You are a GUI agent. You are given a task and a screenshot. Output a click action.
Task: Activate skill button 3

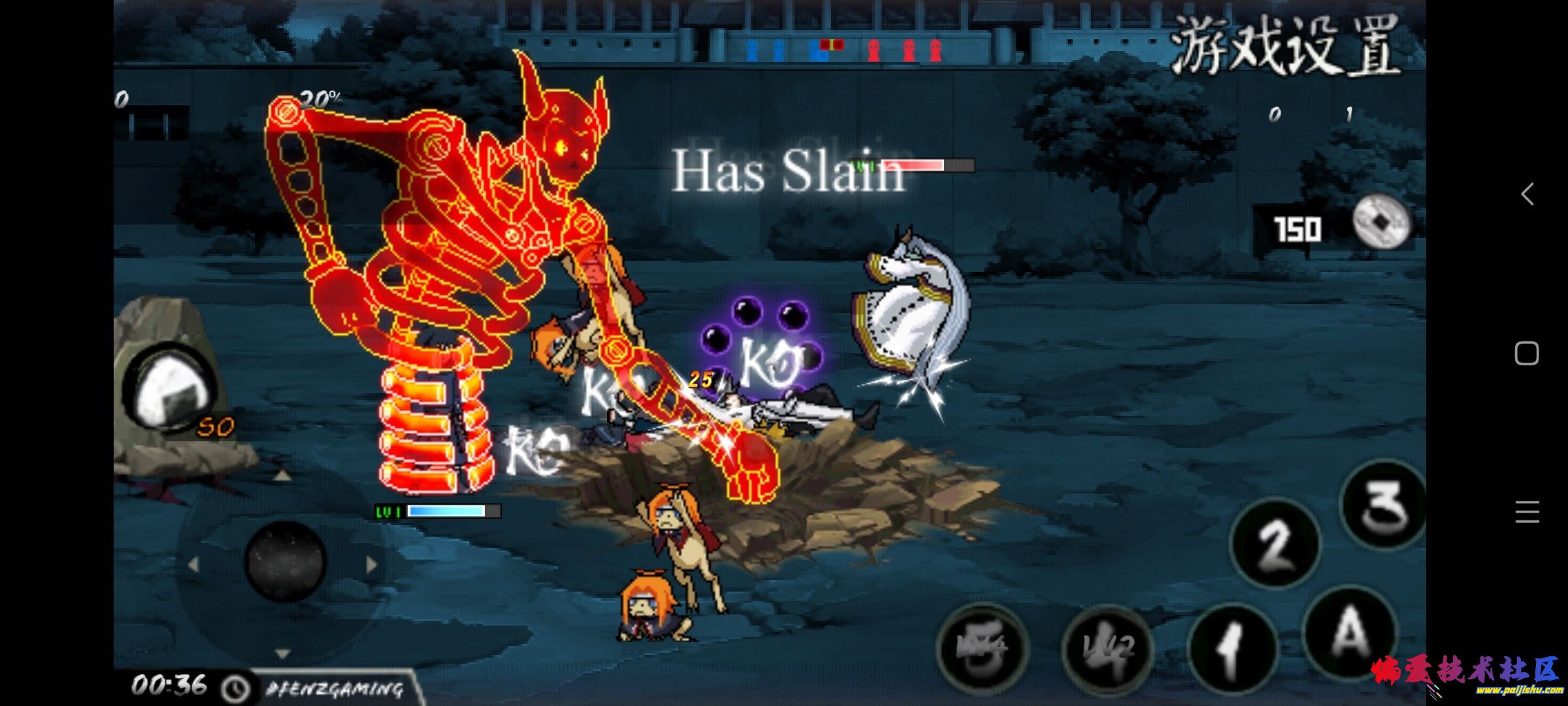[1382, 505]
